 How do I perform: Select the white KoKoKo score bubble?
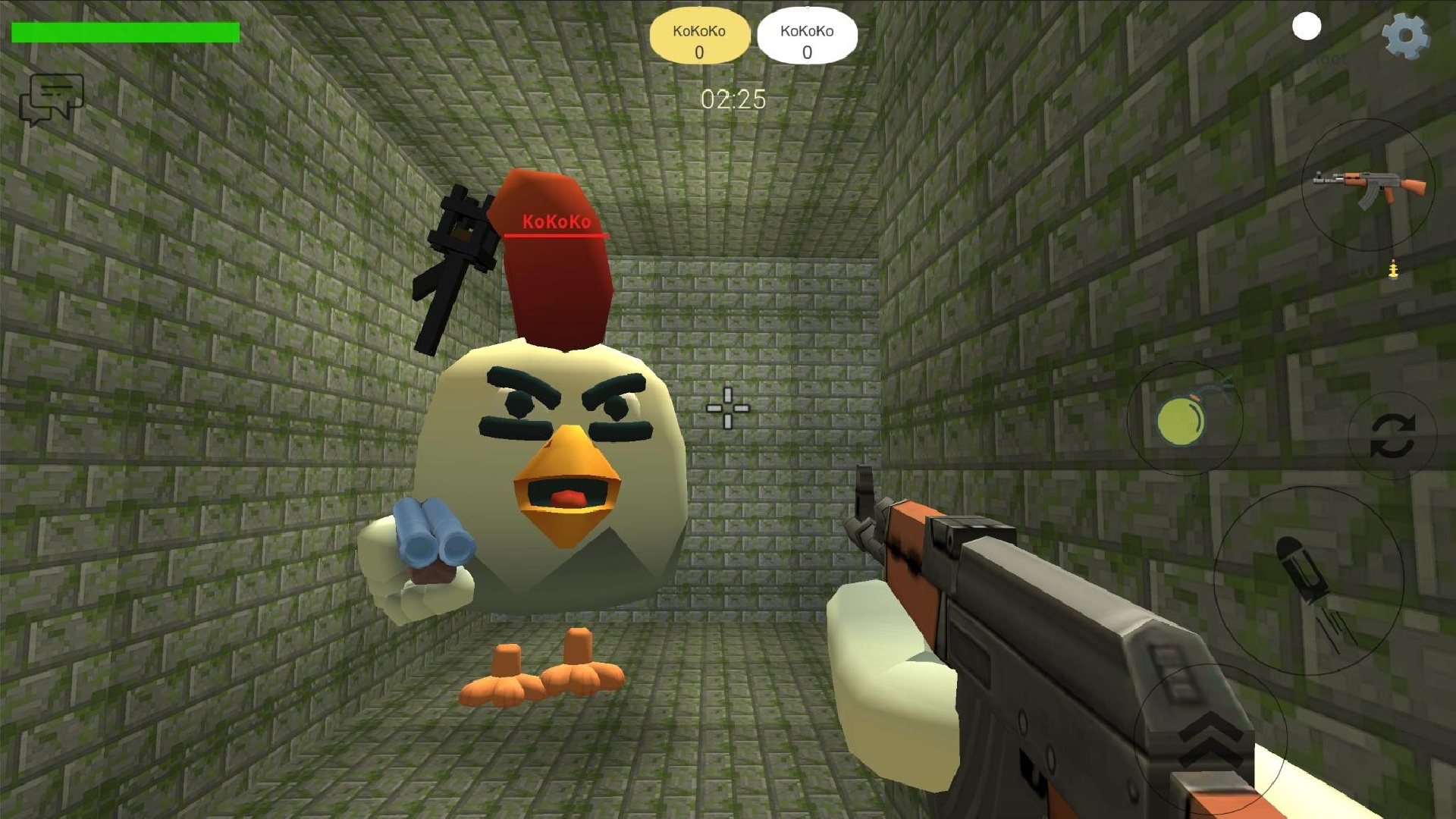pyautogui.click(x=807, y=35)
